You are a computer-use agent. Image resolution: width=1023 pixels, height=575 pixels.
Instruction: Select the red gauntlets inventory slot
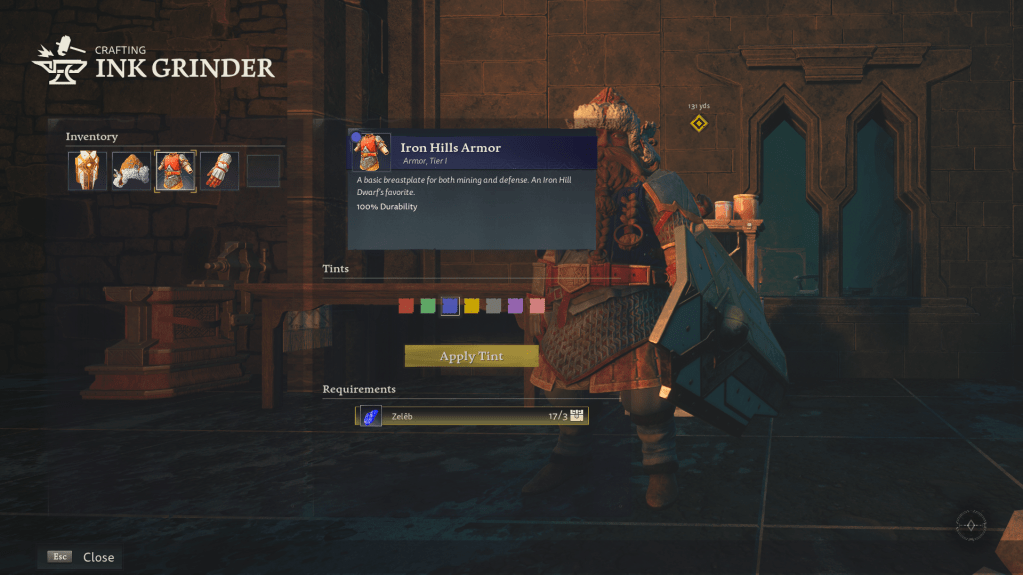219,171
